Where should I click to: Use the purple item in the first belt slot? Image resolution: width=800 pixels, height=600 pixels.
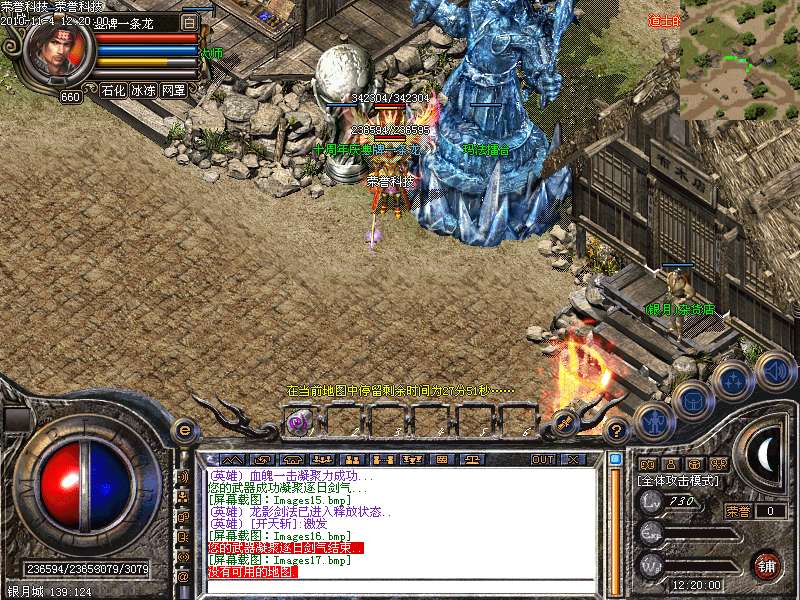298,422
